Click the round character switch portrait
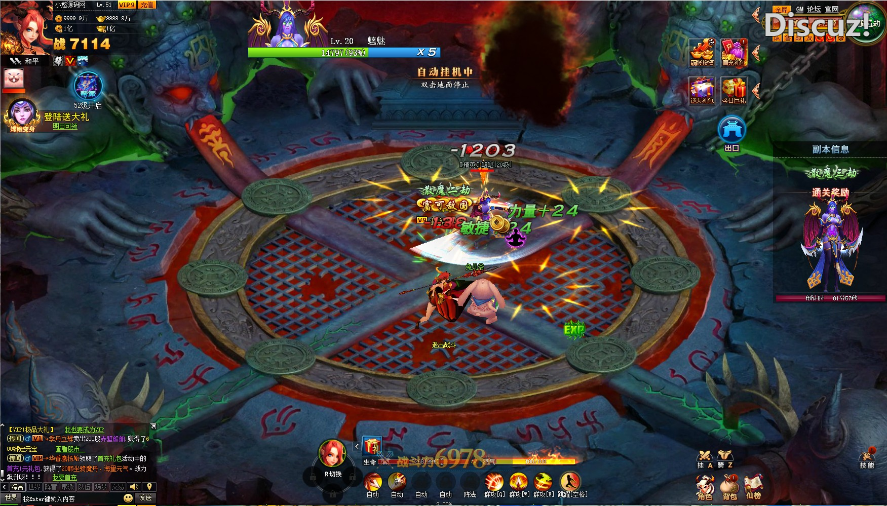The height and width of the screenshot is (506, 887). pyautogui.click(x=332, y=454)
